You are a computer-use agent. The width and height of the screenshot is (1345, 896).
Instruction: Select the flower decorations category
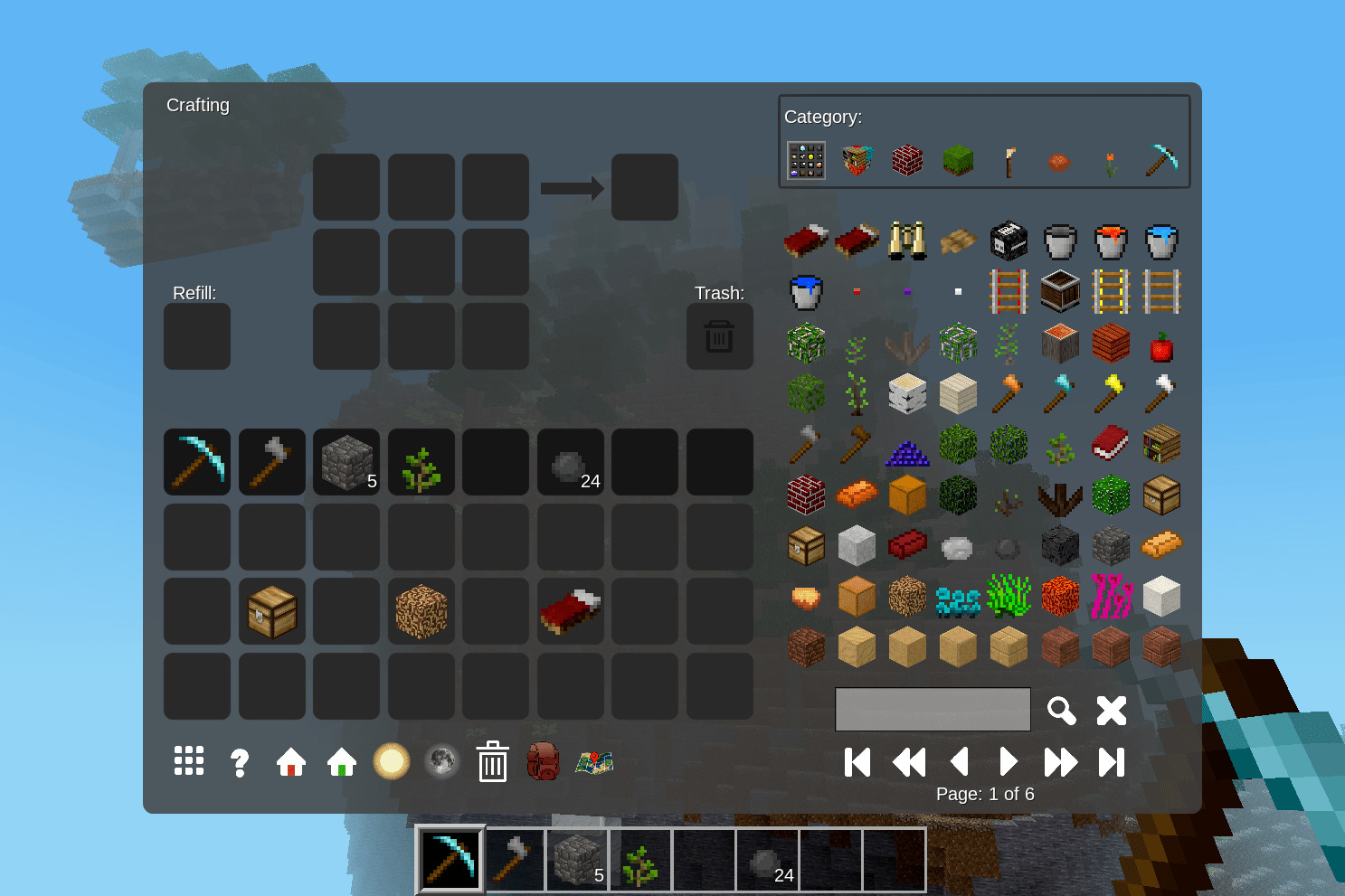point(1110,160)
